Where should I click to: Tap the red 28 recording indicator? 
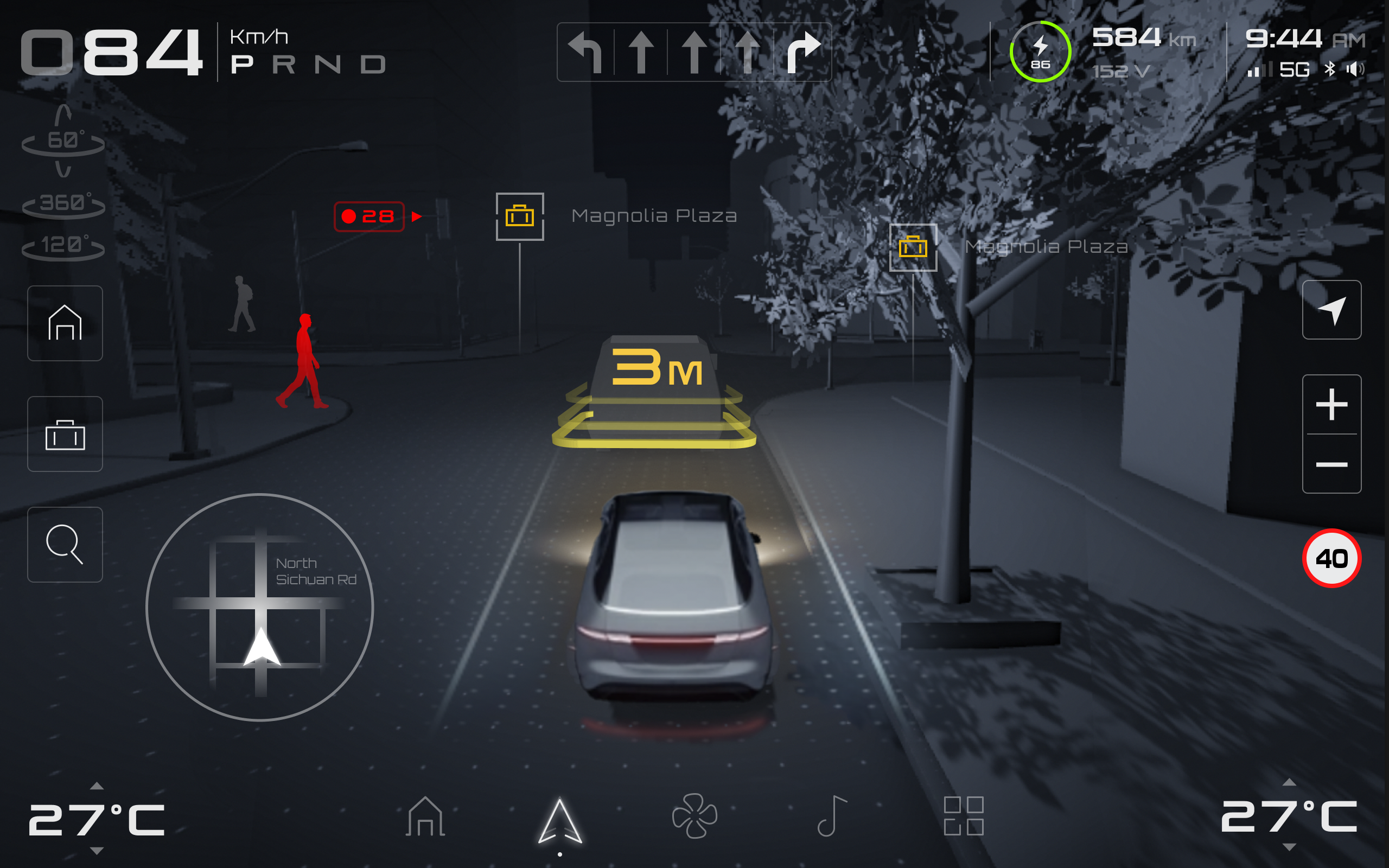pos(369,216)
